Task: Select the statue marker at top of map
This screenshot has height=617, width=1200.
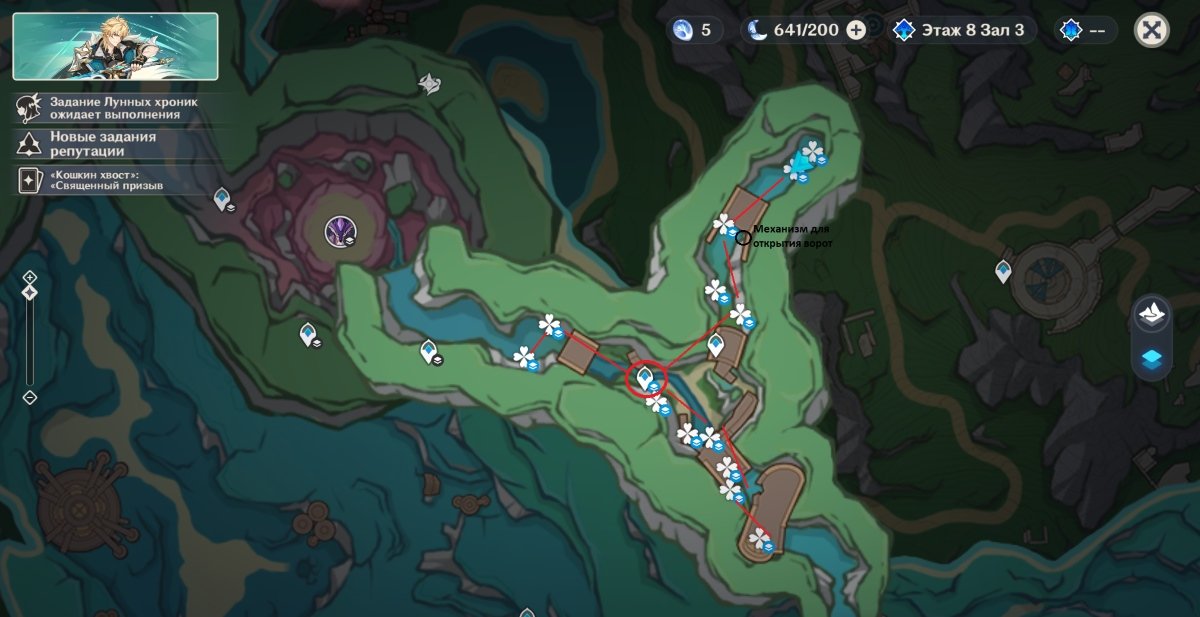Action: pyautogui.click(x=429, y=83)
